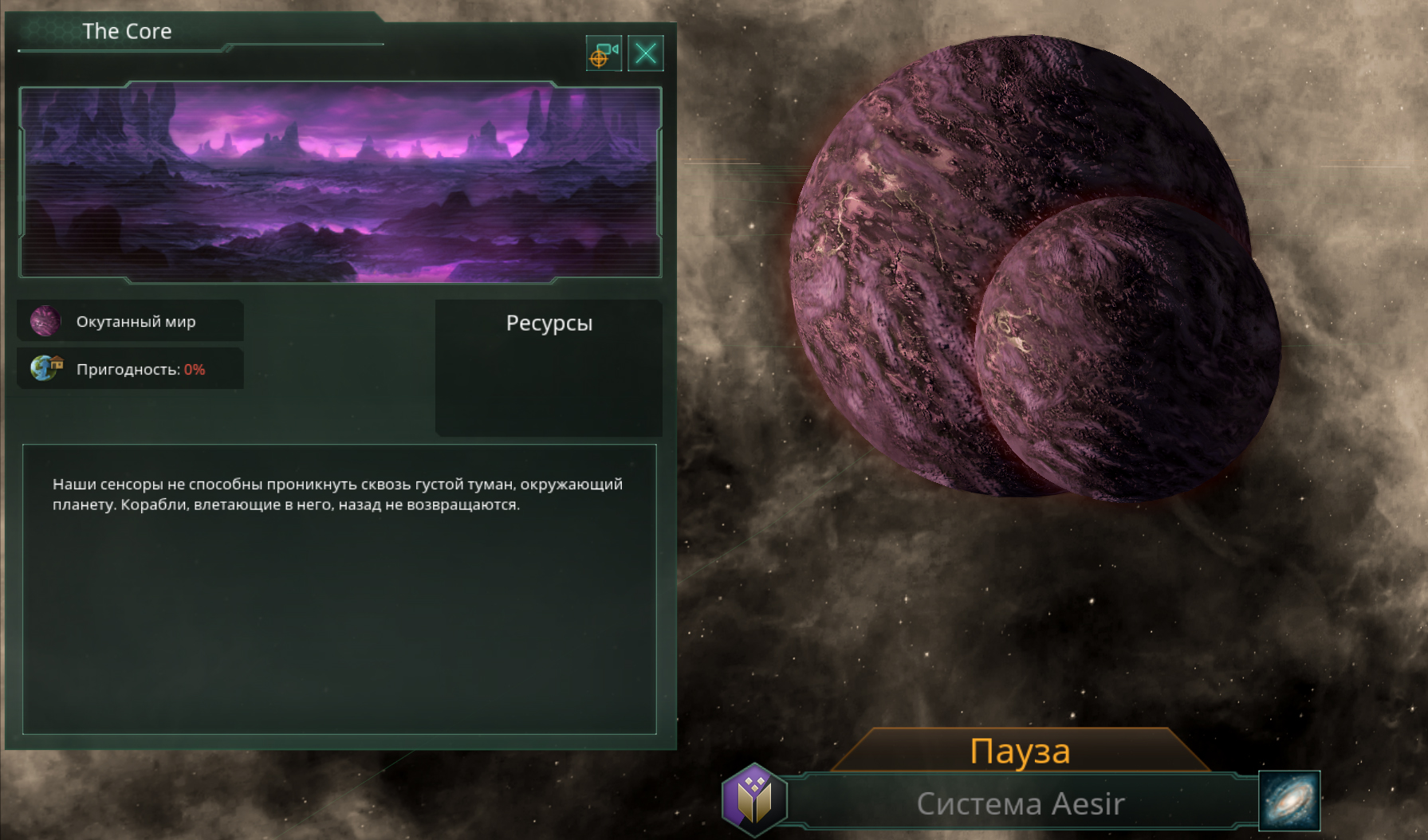Click the Пригодность habitability row

(131, 369)
